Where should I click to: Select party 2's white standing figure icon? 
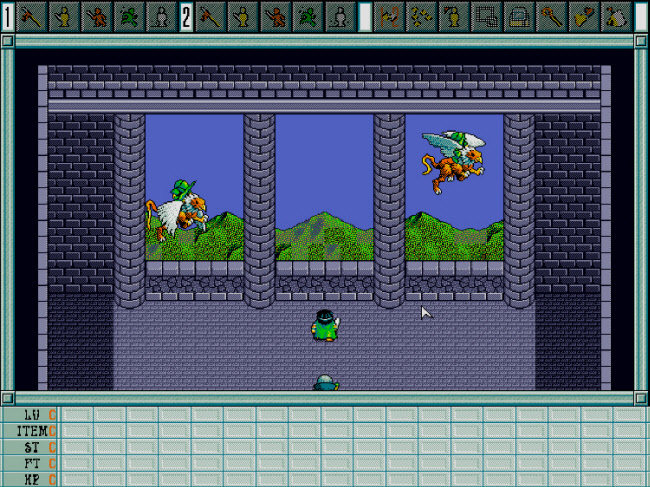tap(339, 16)
